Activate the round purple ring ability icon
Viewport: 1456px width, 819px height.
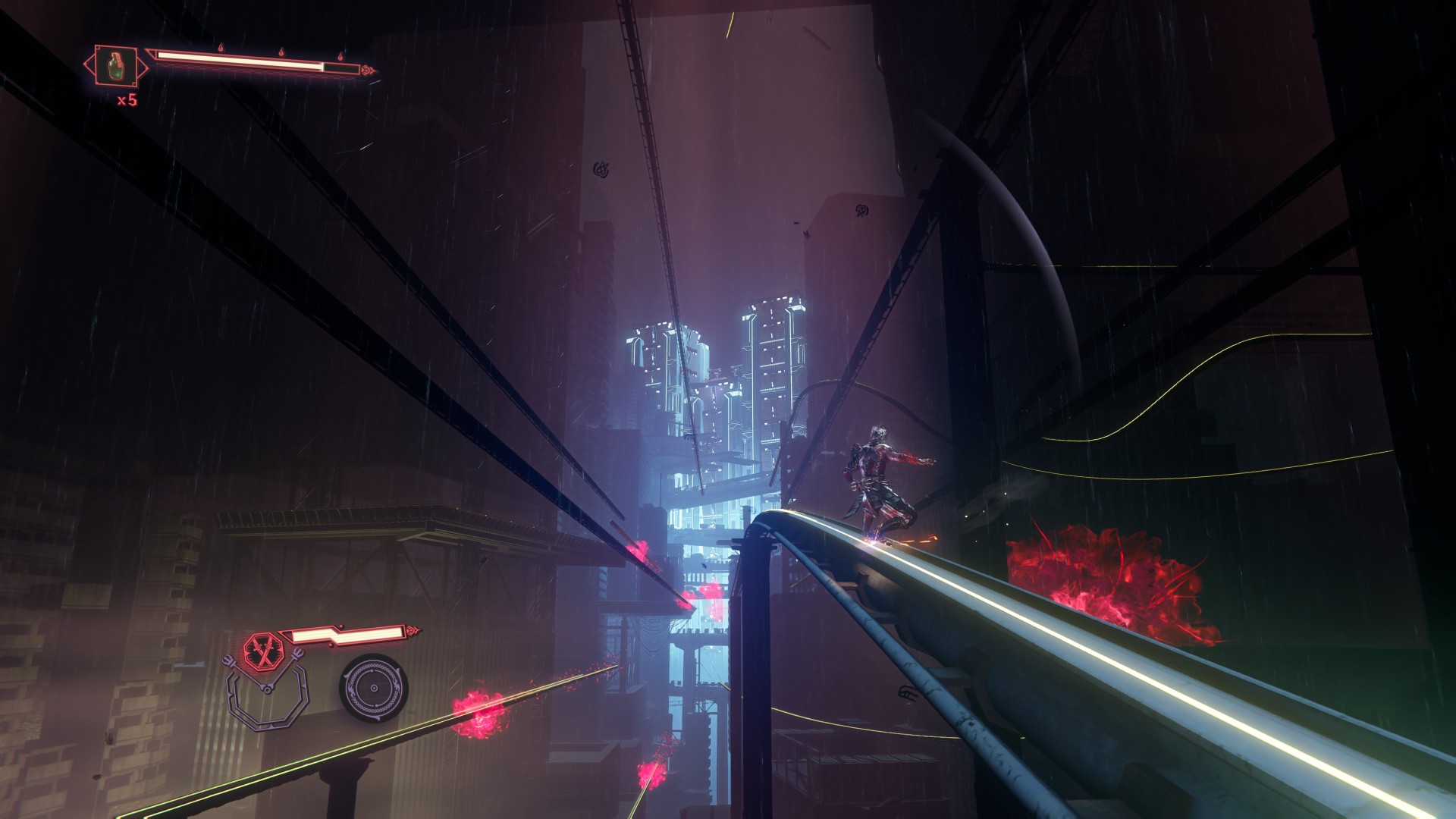(x=372, y=688)
